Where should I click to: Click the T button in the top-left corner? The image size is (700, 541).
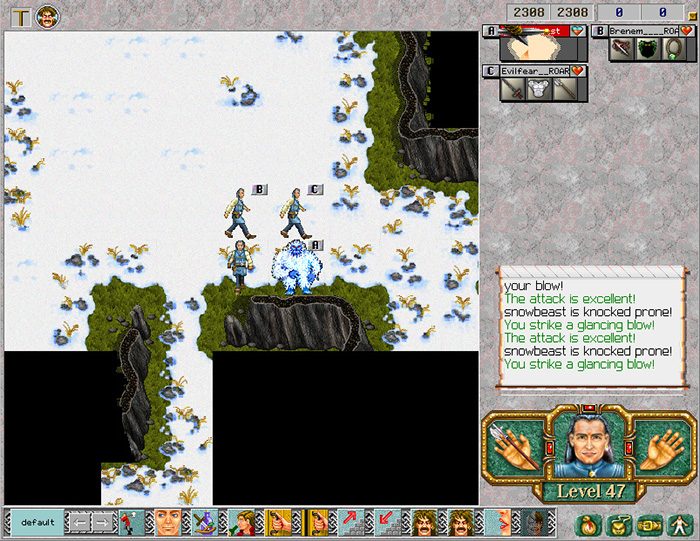coord(20,16)
